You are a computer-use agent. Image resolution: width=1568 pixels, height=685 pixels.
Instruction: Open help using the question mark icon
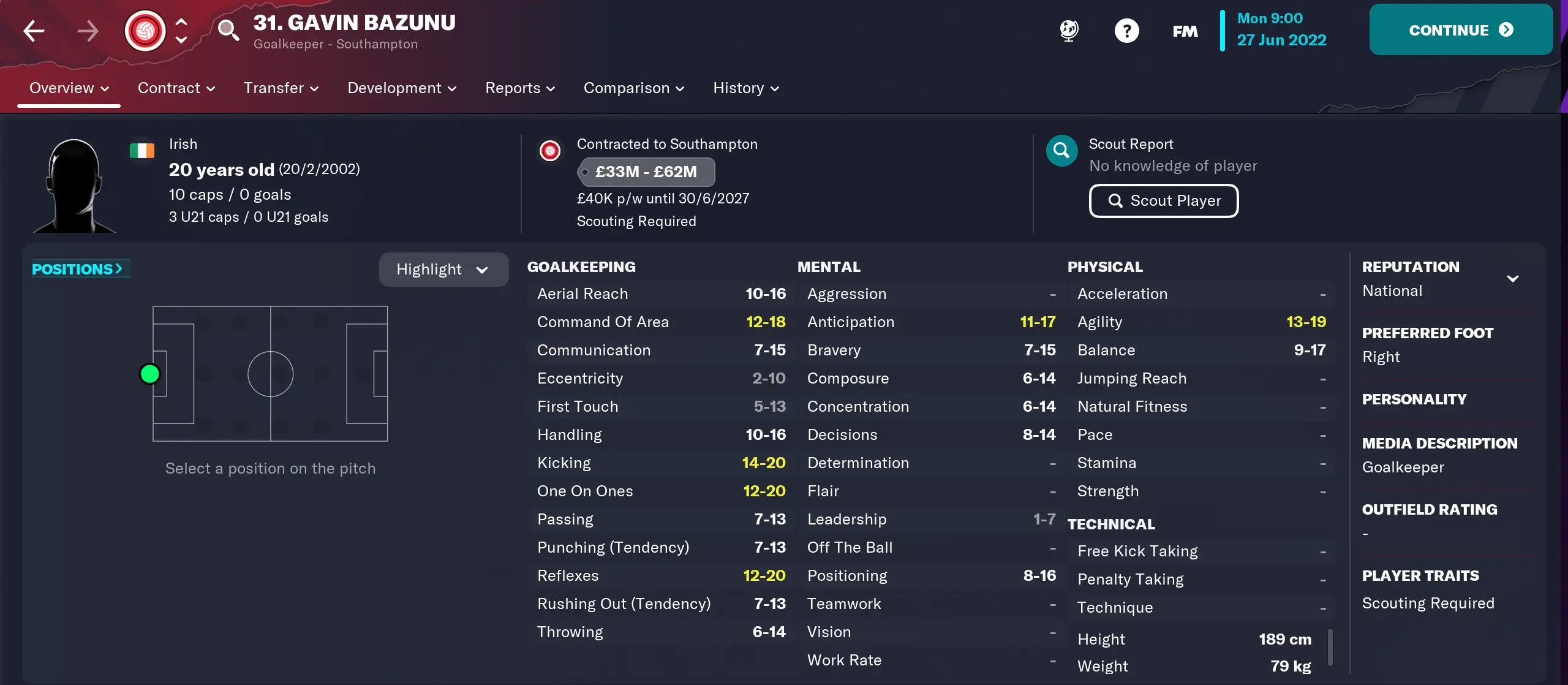coord(1126,30)
